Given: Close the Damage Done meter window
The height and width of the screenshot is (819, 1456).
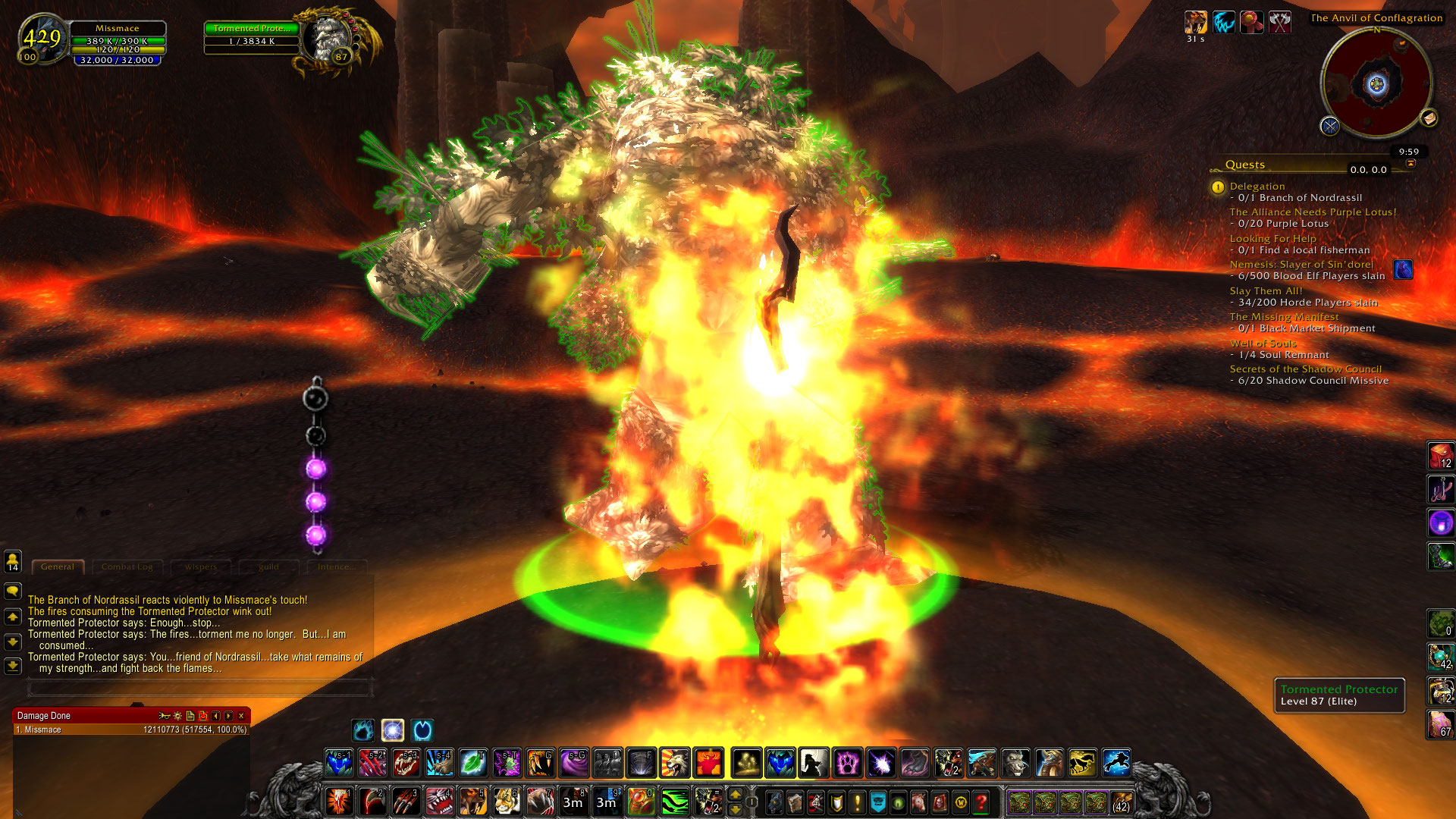Looking at the screenshot, I should (241, 716).
